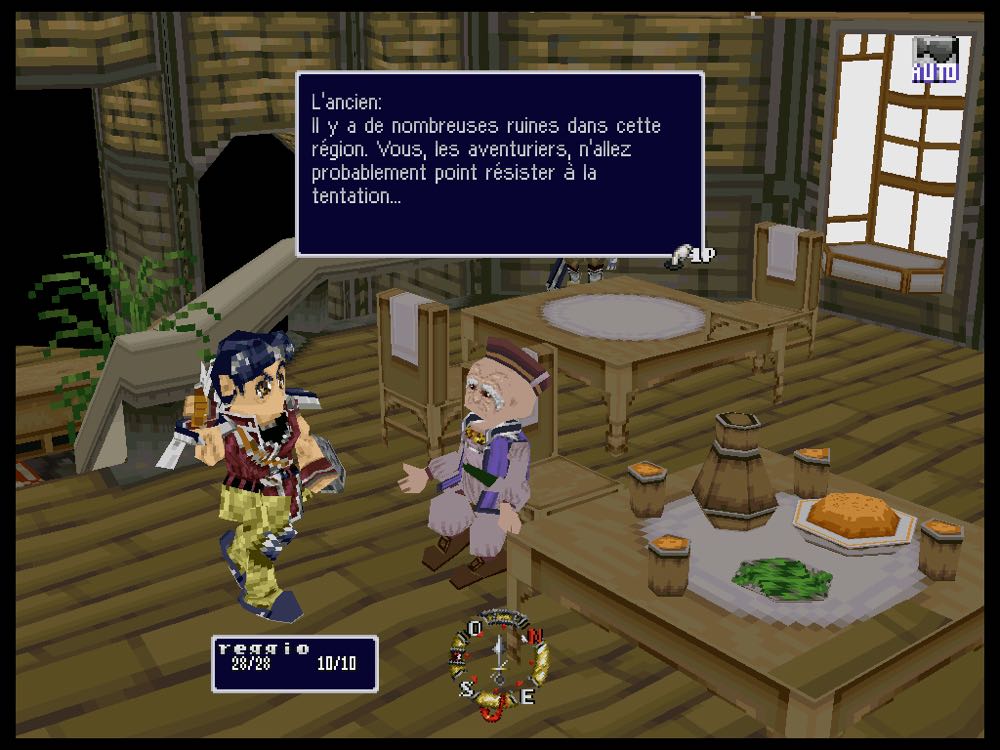Click the 1P hand continue indicator

click(691, 257)
